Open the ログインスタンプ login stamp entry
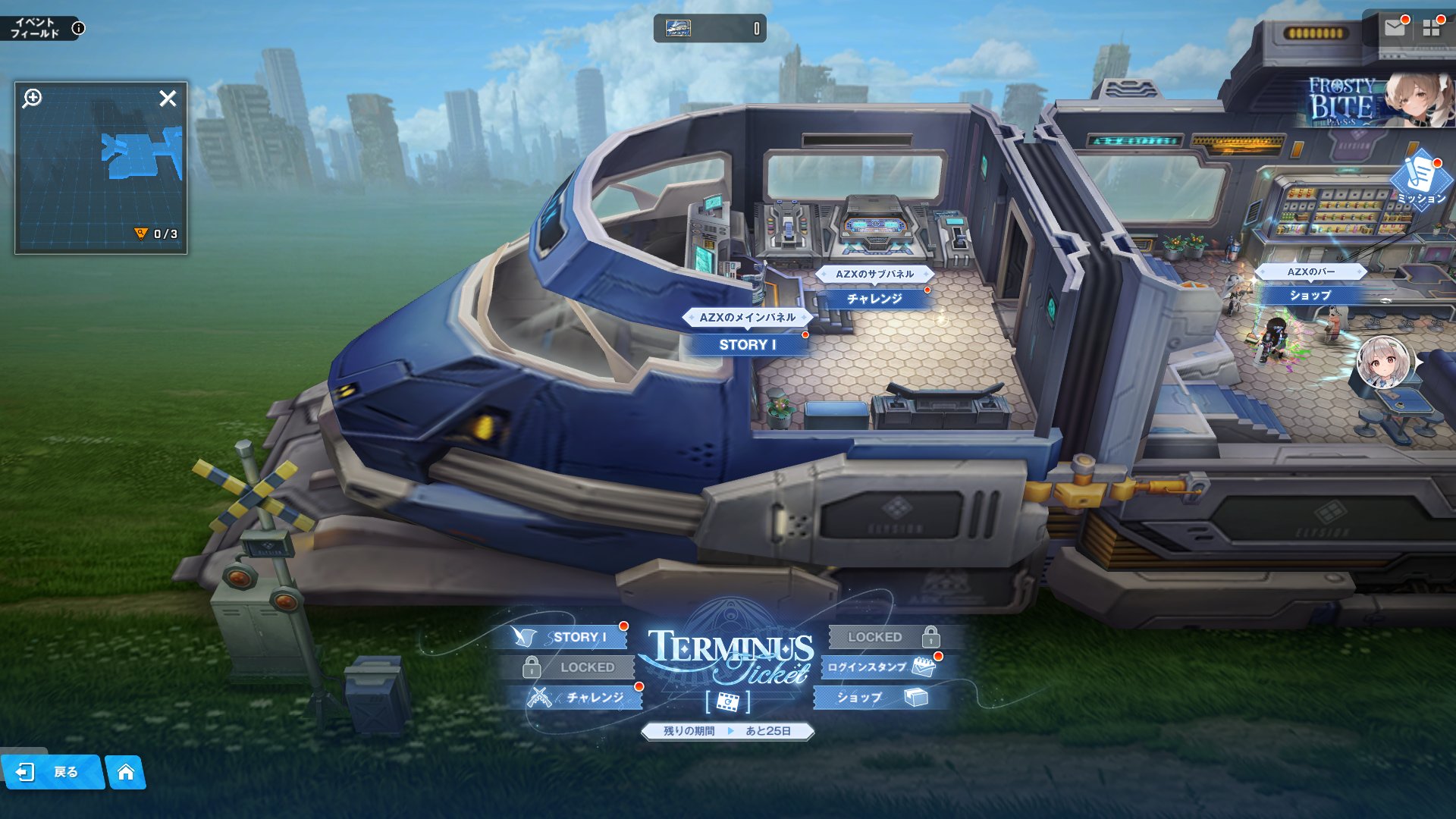1456x819 pixels. pyautogui.click(x=880, y=667)
